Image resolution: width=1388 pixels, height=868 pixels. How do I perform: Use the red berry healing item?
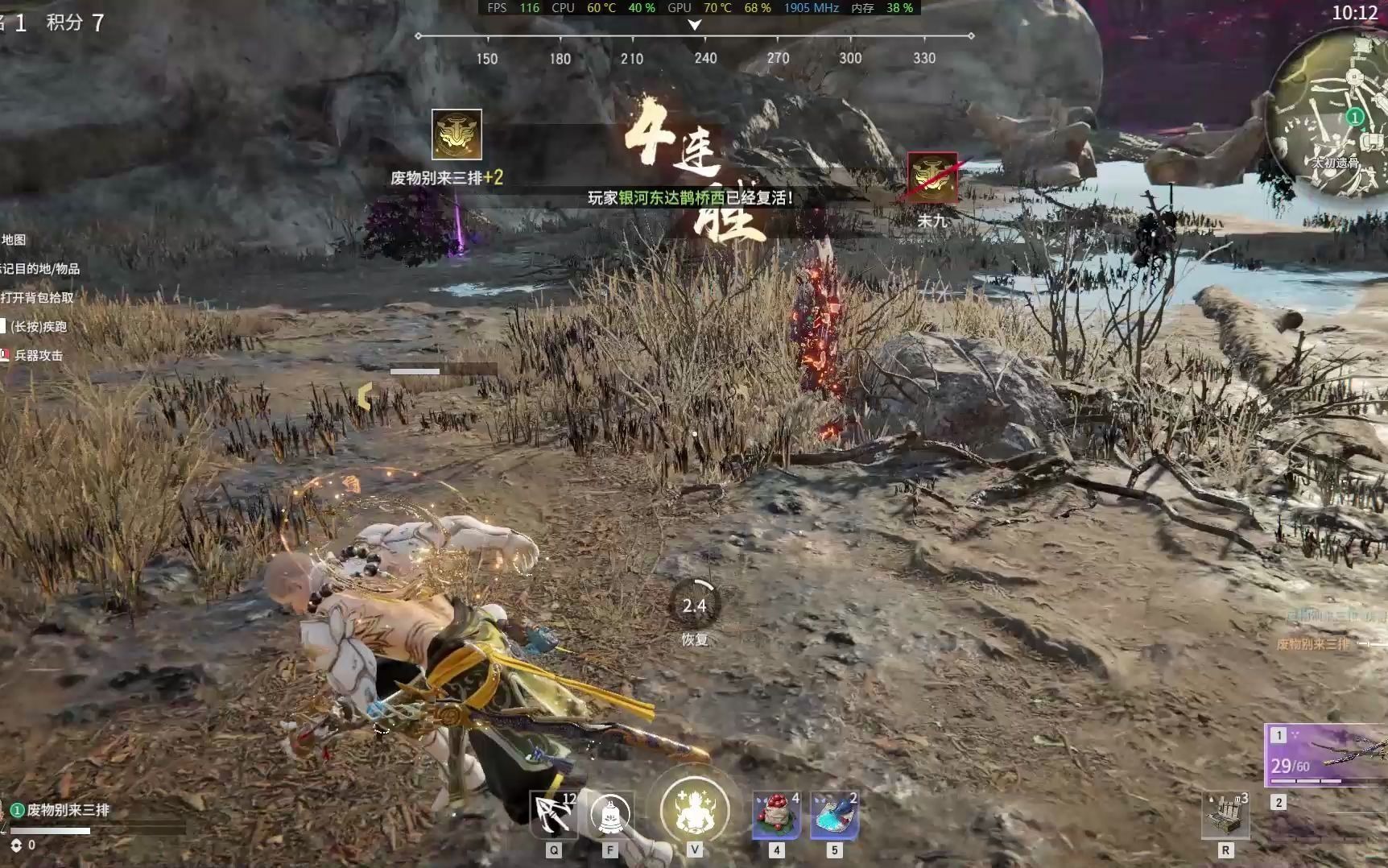tap(776, 815)
